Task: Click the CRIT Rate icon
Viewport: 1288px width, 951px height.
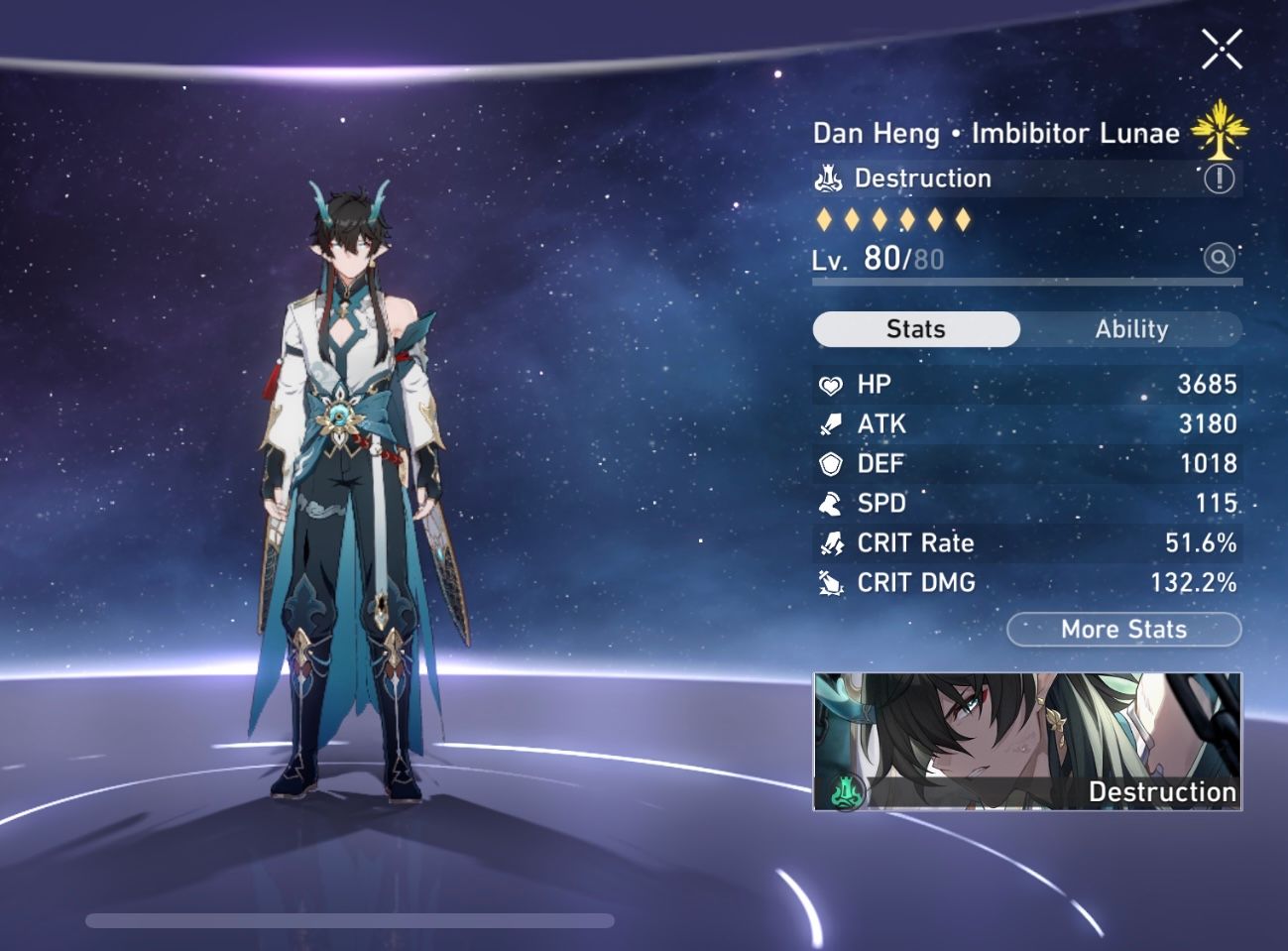Action: (831, 542)
